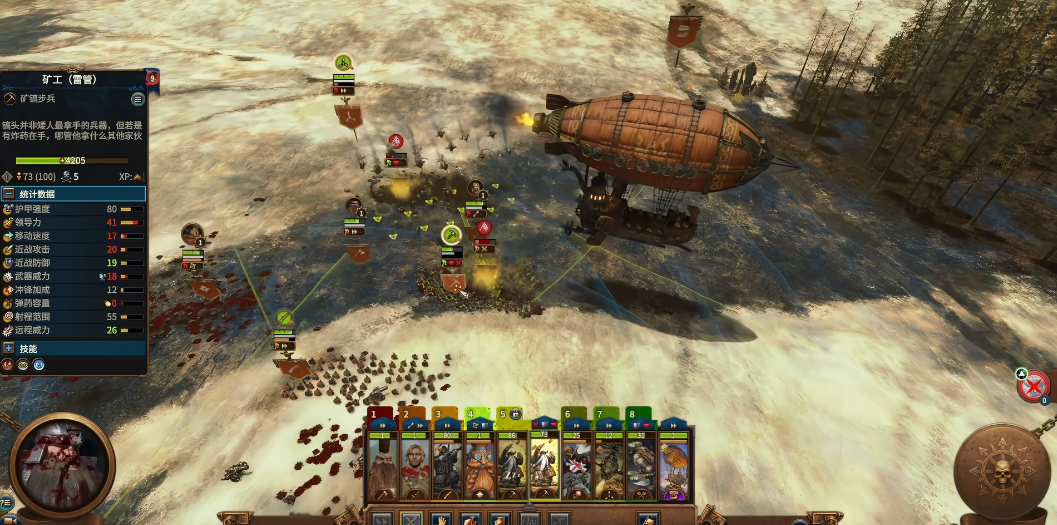Click the crossed-out army ability icon

coord(1035,384)
